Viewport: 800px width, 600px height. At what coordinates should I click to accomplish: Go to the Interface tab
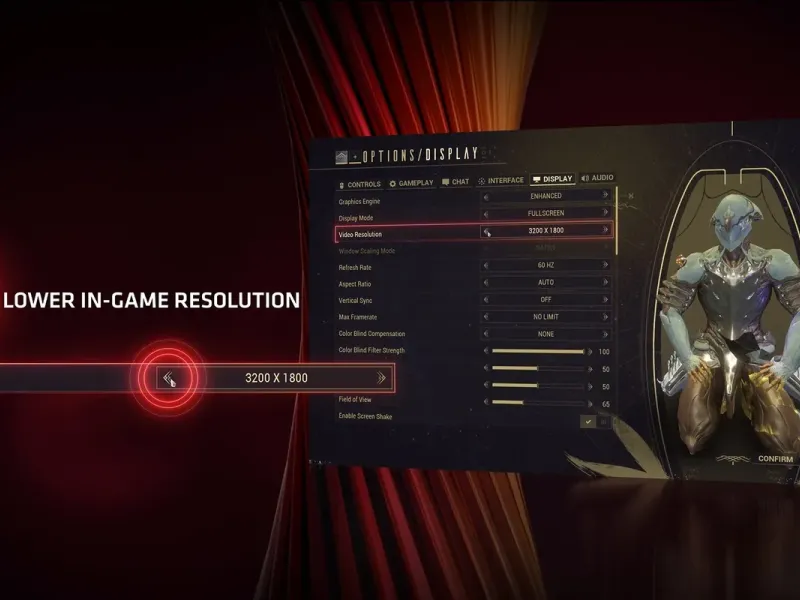(501, 181)
